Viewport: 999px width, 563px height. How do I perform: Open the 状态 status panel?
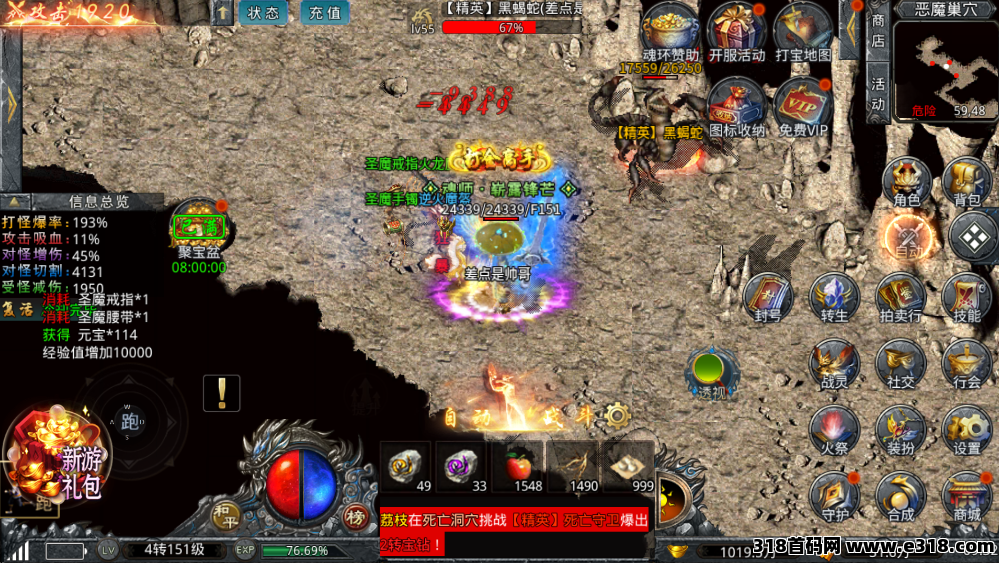point(264,13)
